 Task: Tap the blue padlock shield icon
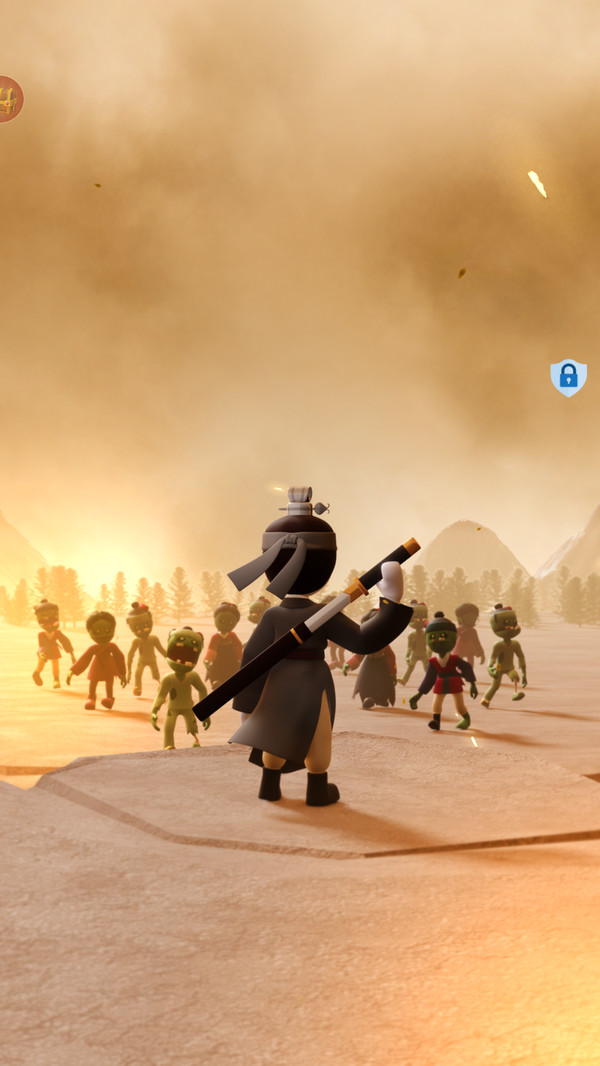click(x=568, y=377)
